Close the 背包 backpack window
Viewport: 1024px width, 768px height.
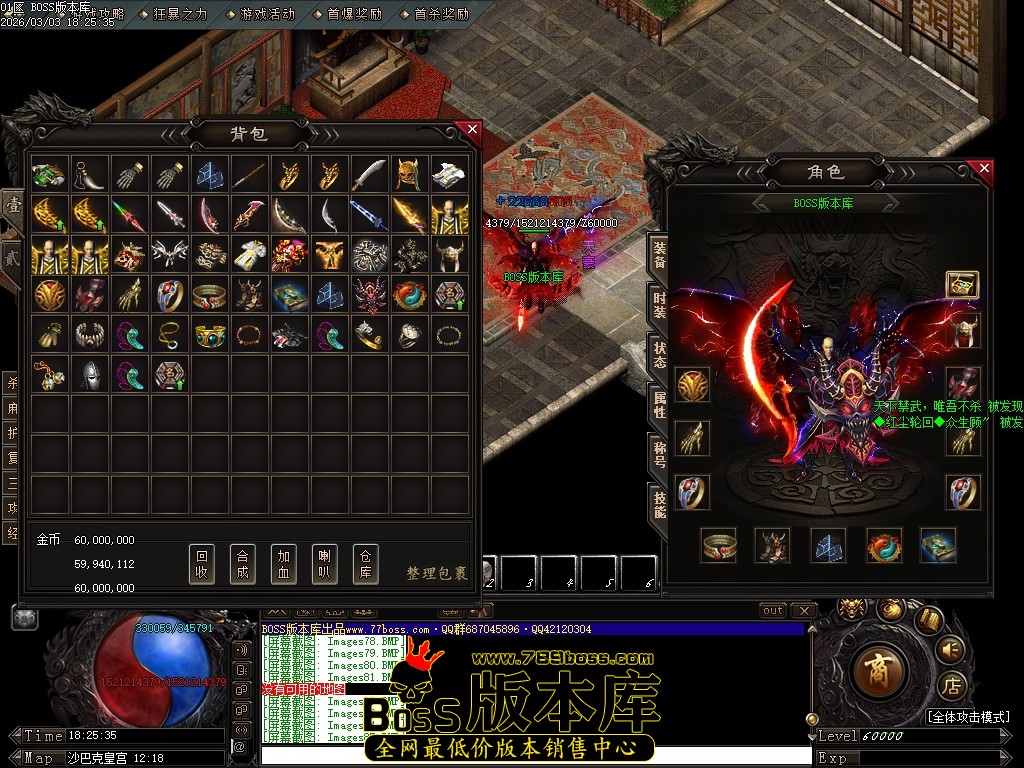click(x=472, y=129)
